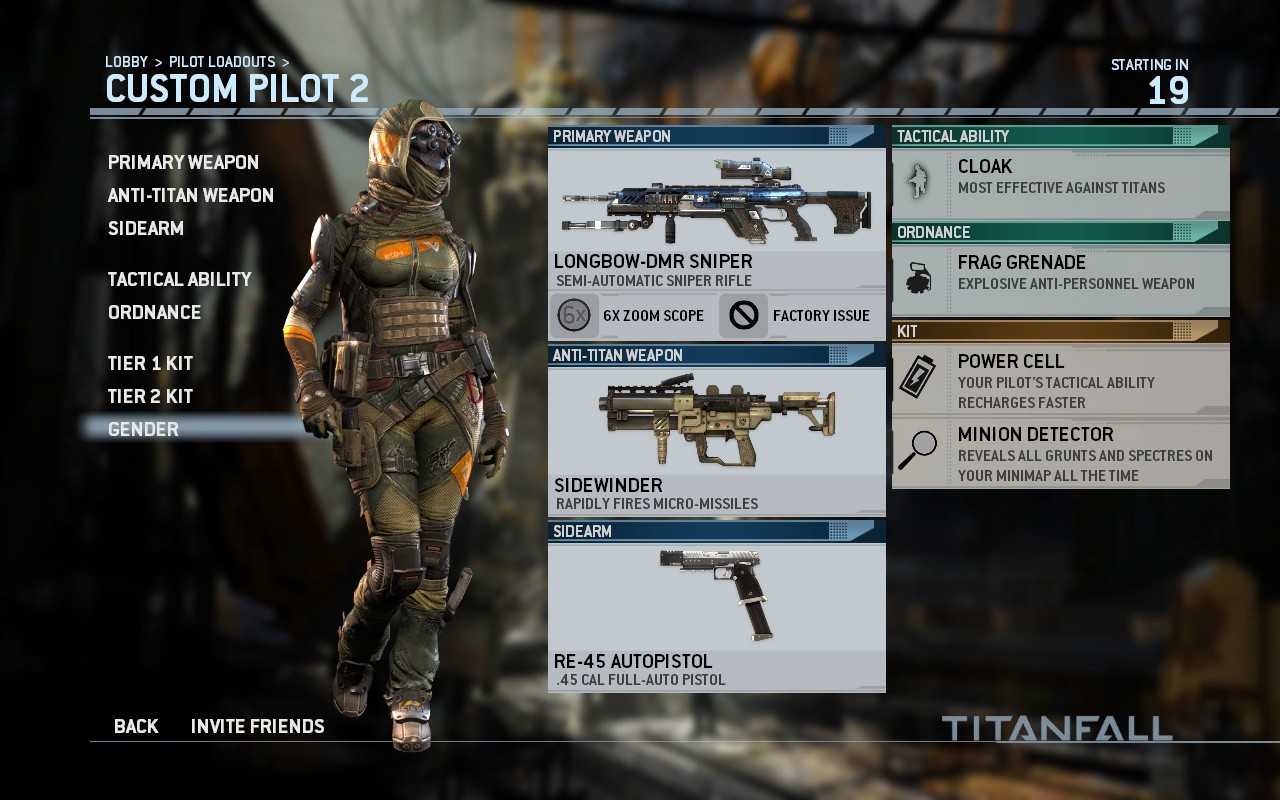The image size is (1280, 800).
Task: Choose the RE-45 Autopistol sidearm card
Action: click(716, 616)
